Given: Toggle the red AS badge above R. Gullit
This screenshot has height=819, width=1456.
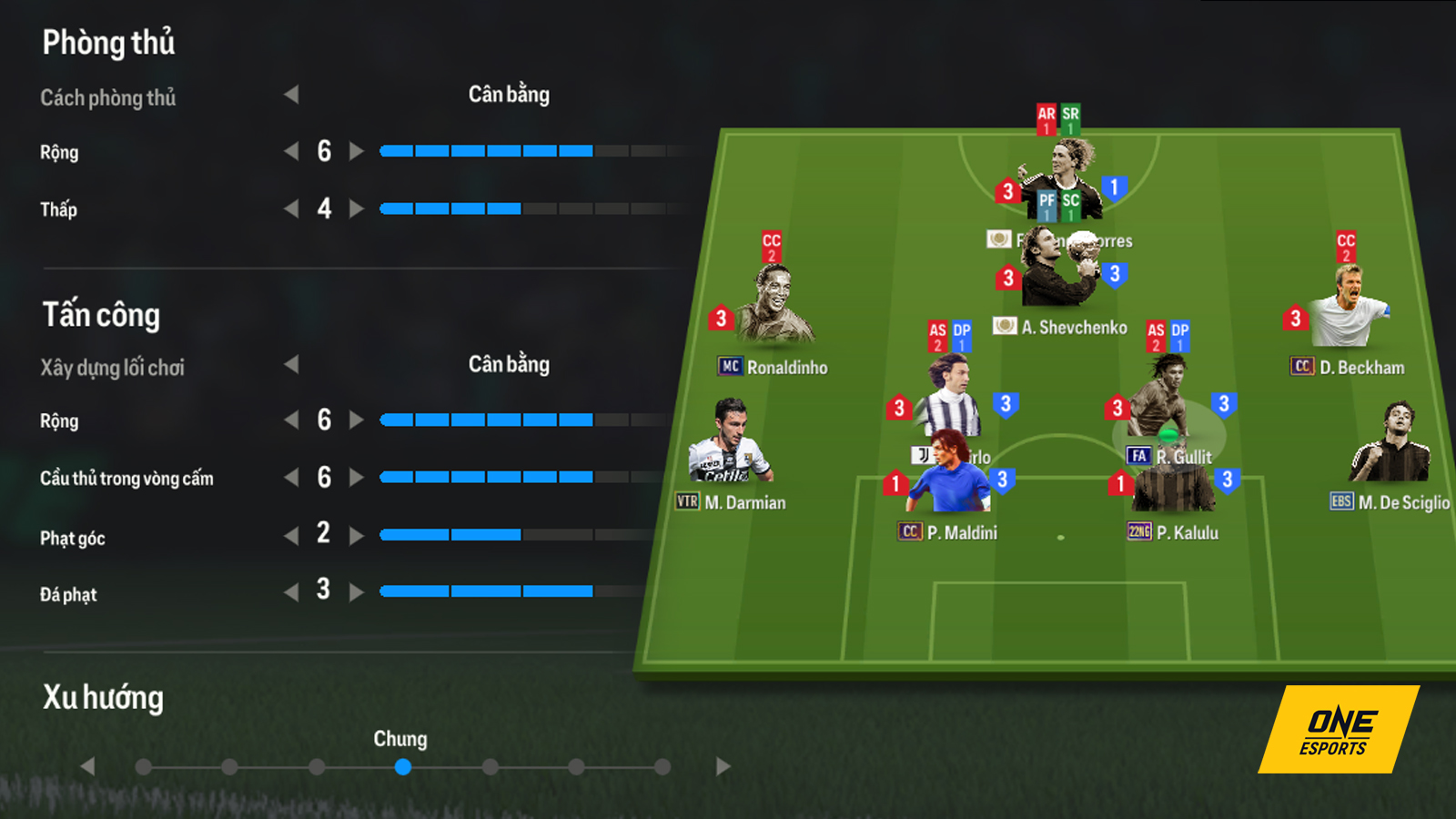Looking at the screenshot, I should 1154,334.
